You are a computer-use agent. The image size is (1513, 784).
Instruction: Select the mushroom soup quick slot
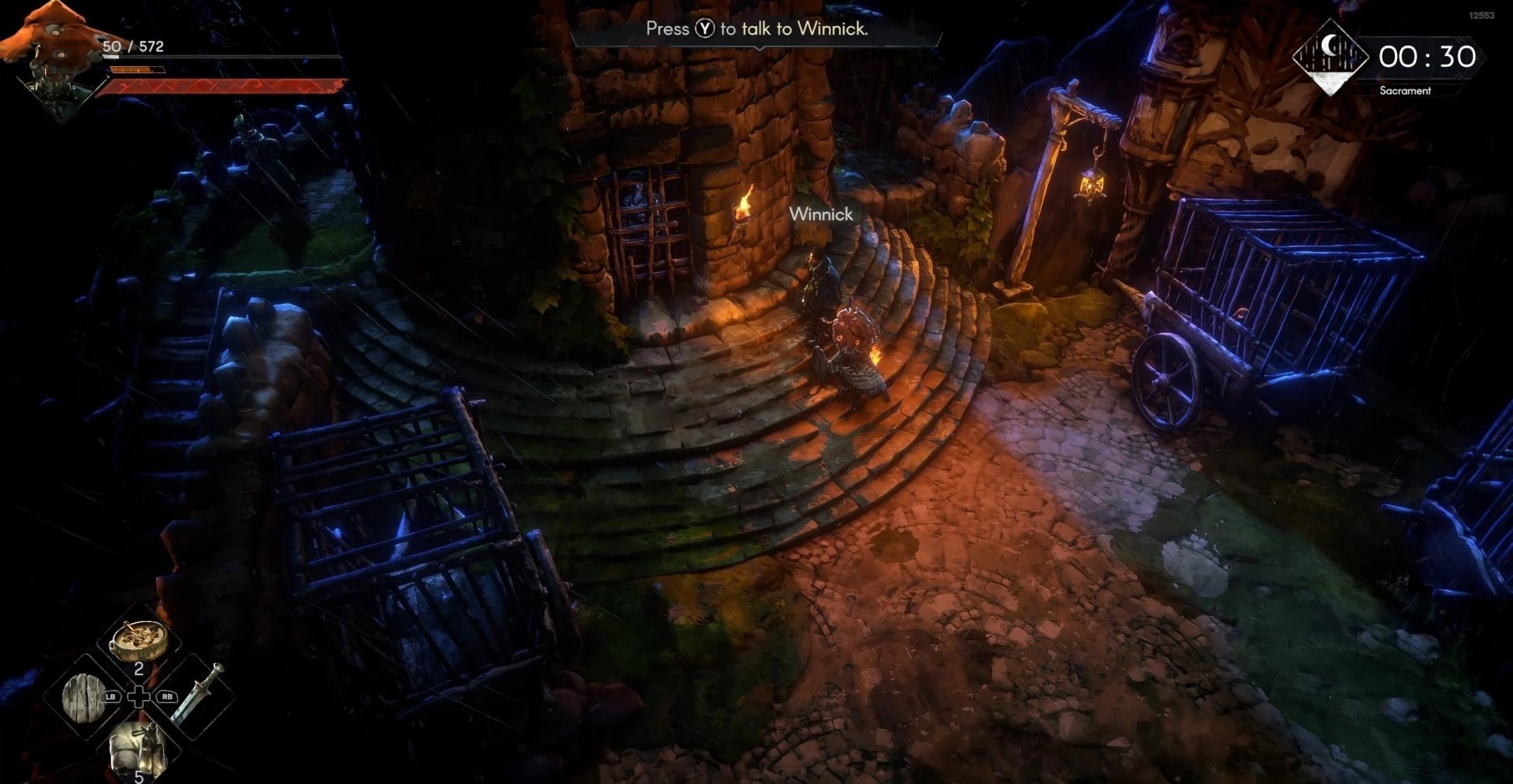point(139,641)
